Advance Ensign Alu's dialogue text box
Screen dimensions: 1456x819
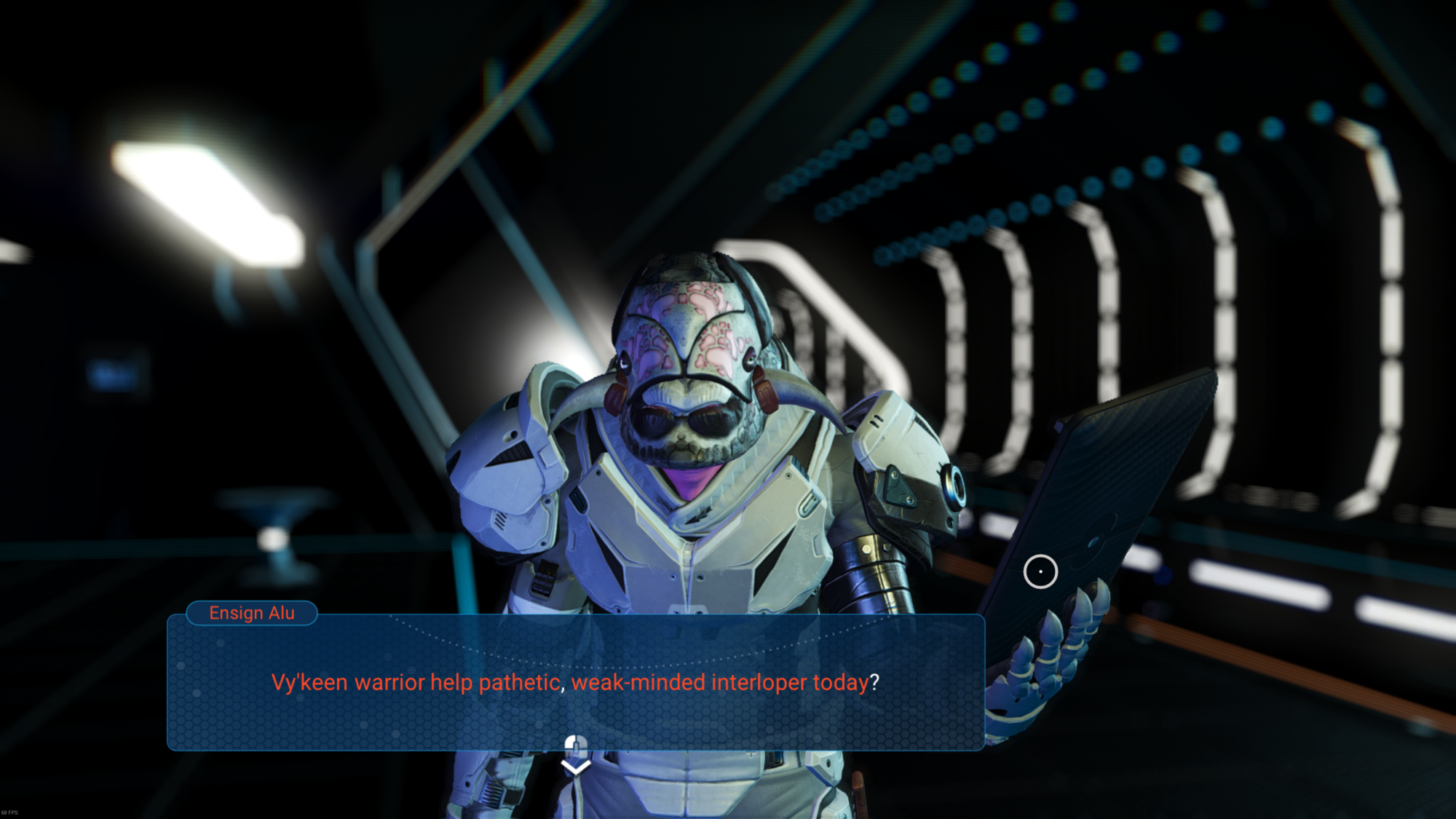tap(575, 681)
